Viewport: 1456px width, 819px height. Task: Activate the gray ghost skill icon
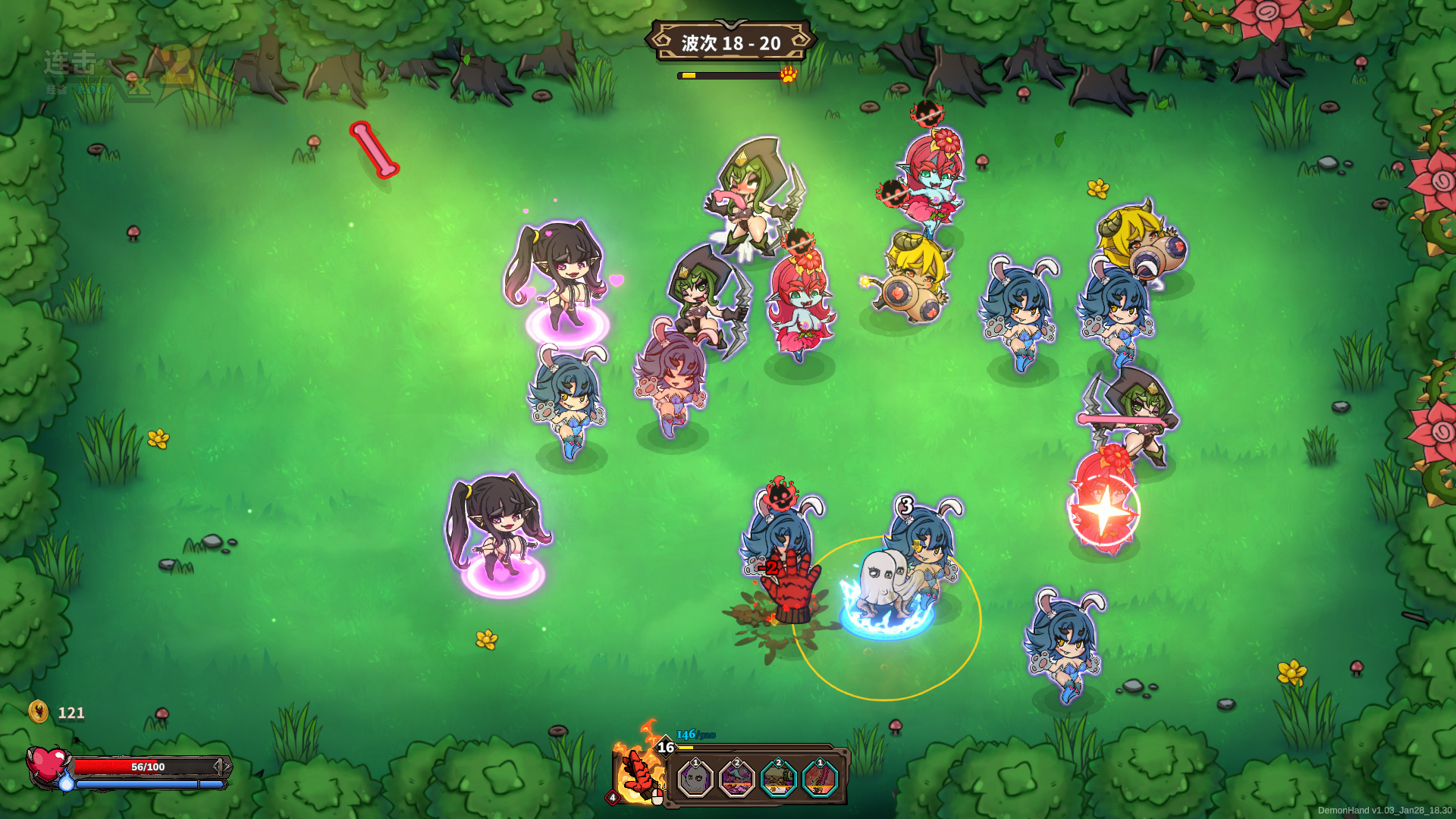click(695, 779)
